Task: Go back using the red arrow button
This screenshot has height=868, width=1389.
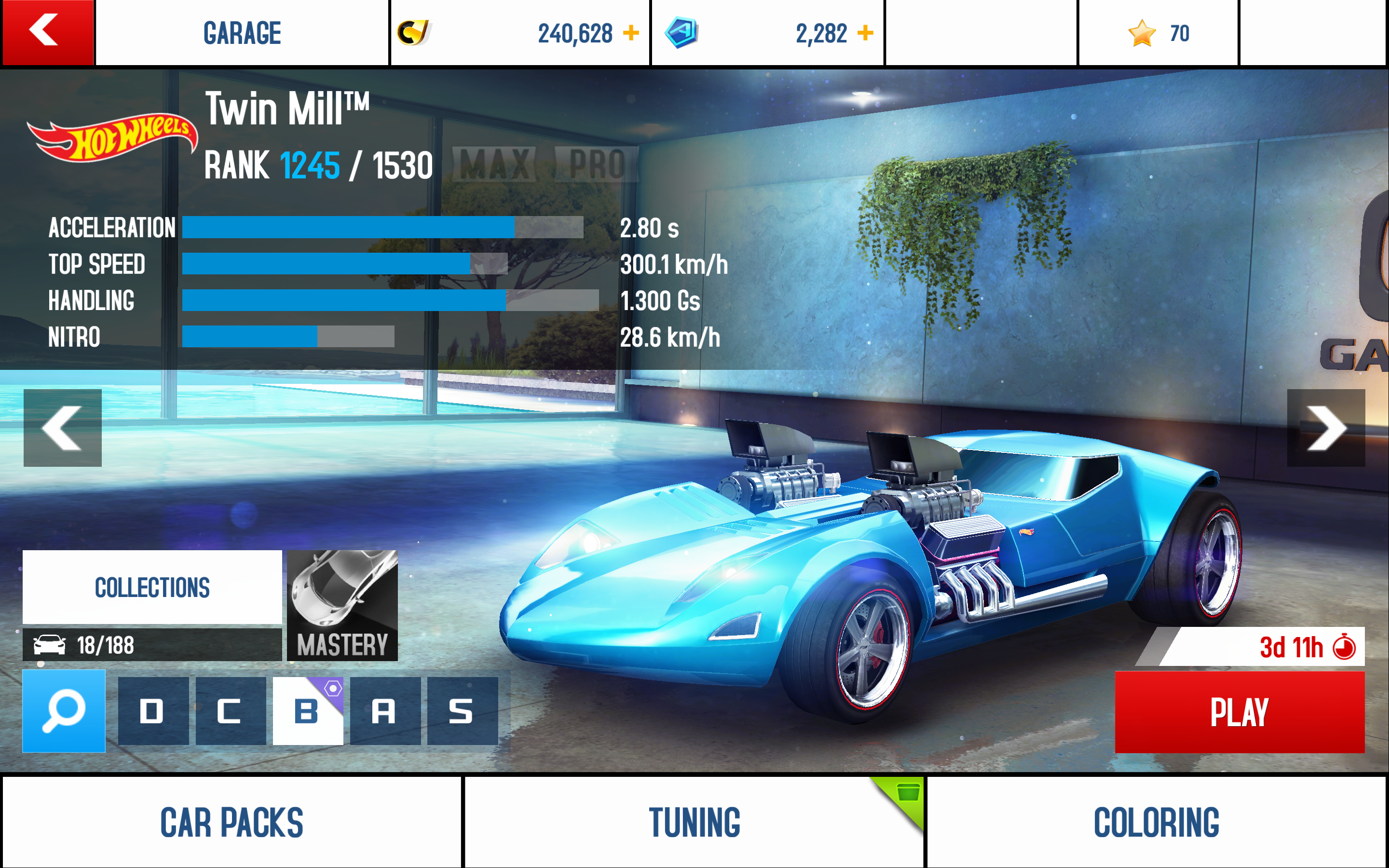Action: tap(47, 31)
